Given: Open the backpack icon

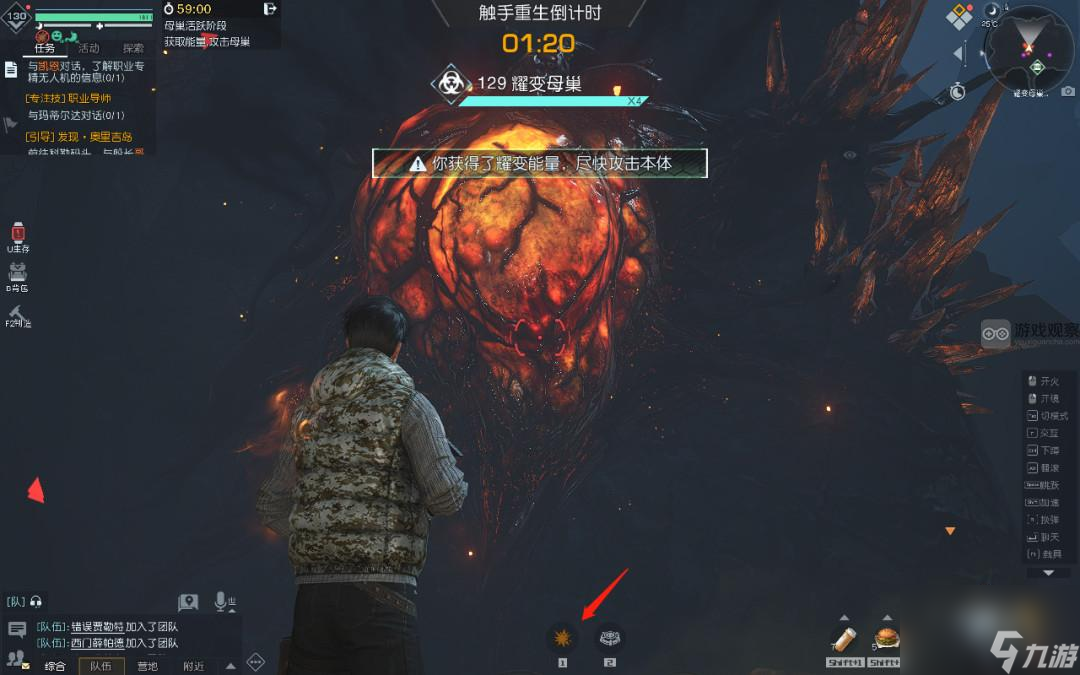Looking at the screenshot, I should (x=17, y=273).
